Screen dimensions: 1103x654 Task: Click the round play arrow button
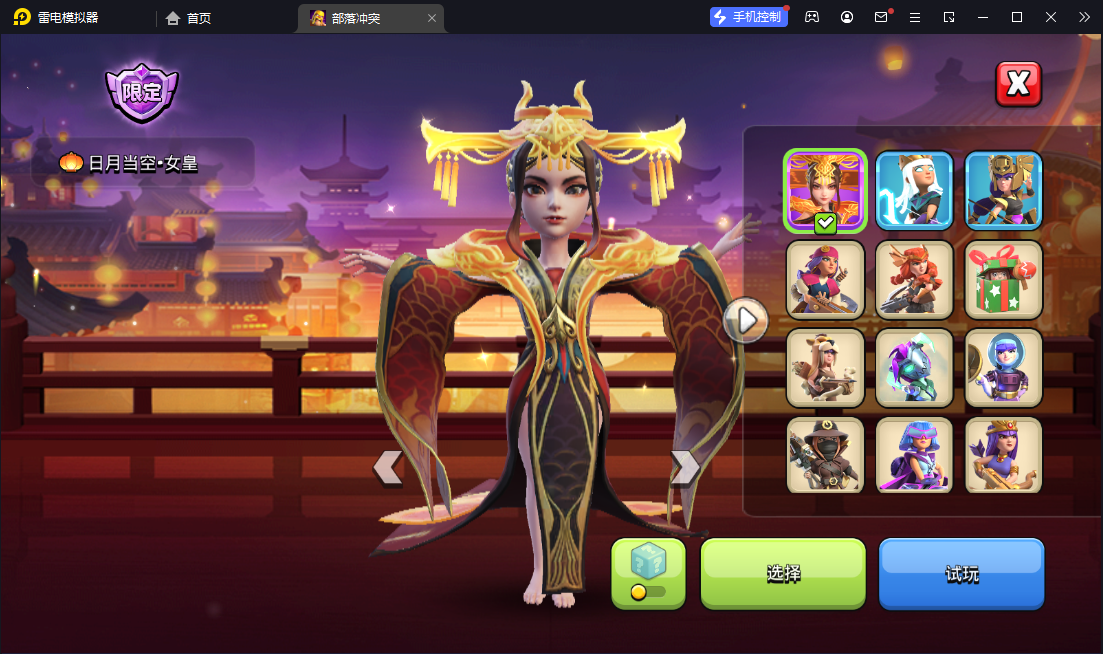pos(746,320)
